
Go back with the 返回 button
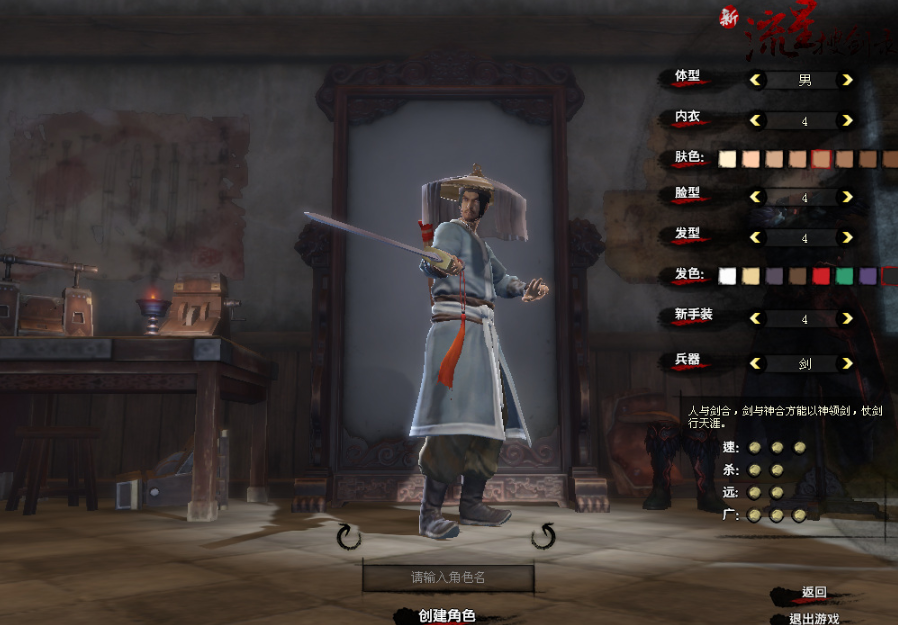[813, 592]
